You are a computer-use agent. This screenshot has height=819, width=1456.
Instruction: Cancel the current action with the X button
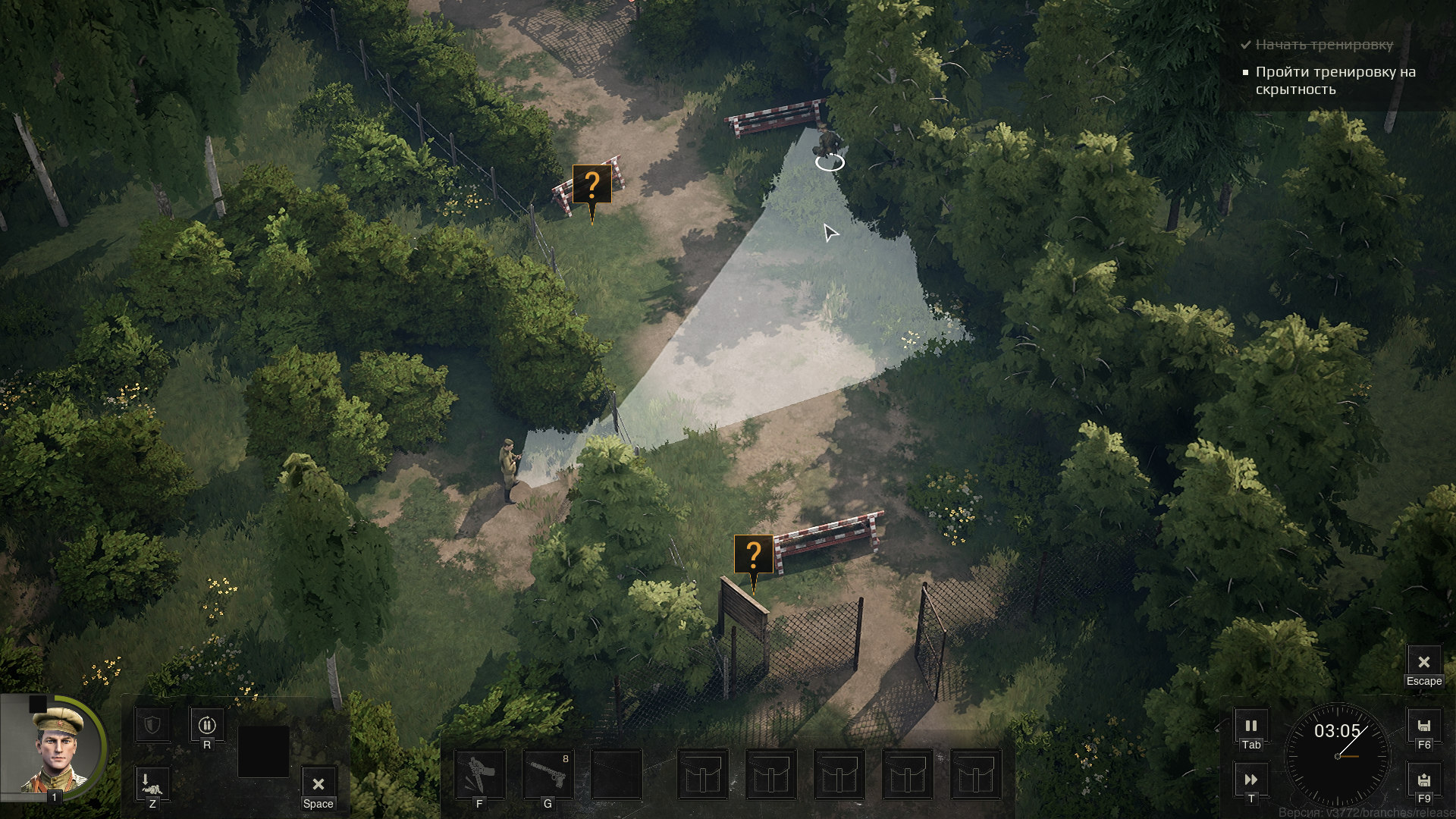[318, 783]
